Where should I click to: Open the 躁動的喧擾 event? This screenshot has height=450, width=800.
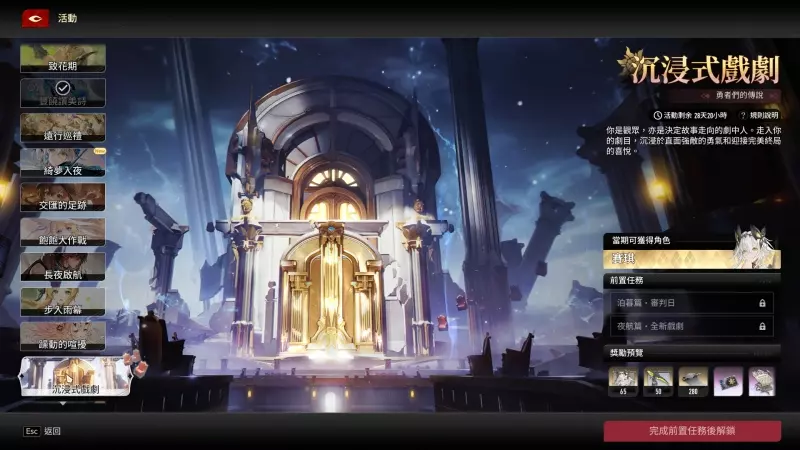[62, 337]
